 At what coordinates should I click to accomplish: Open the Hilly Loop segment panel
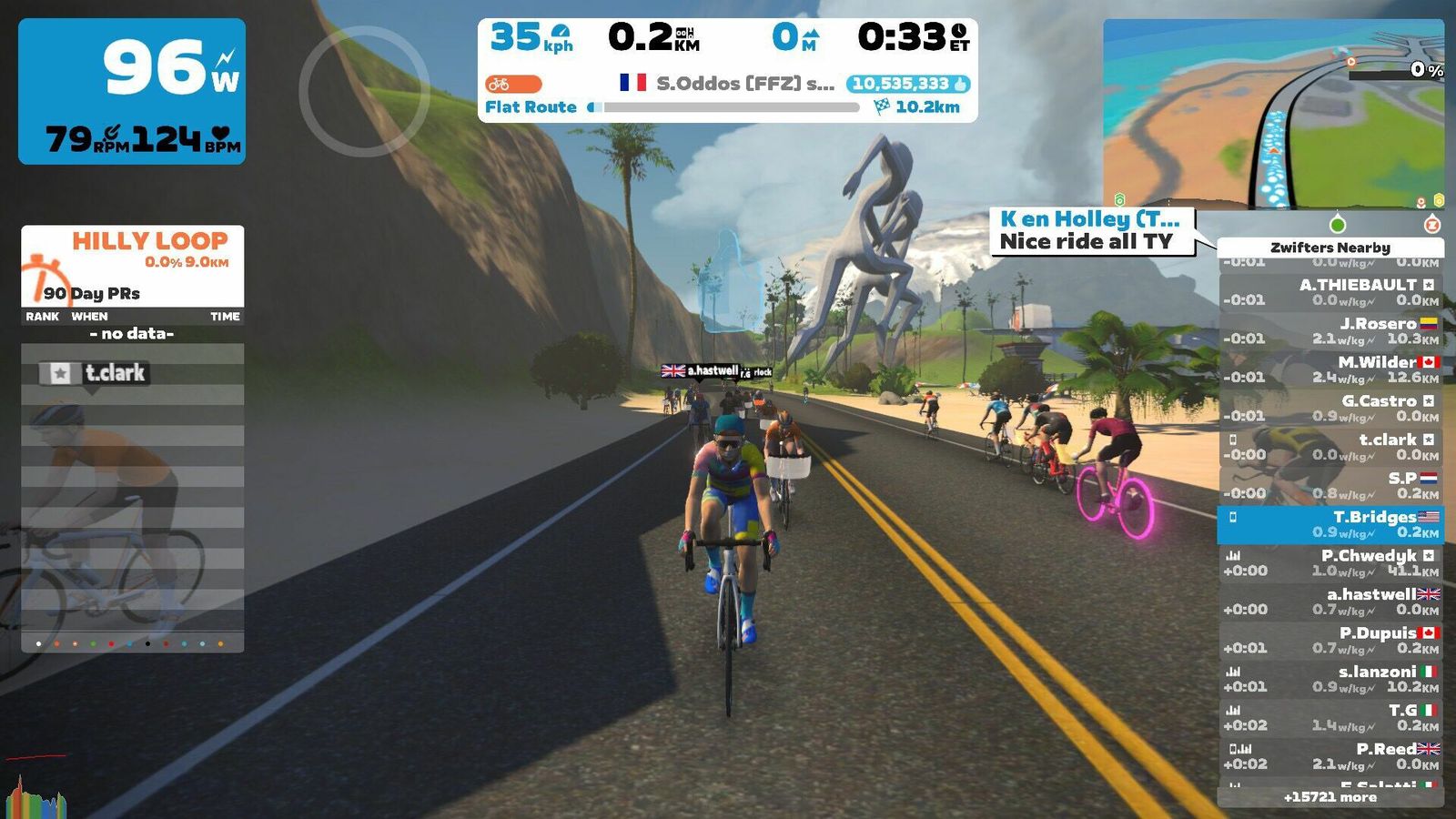133,265
